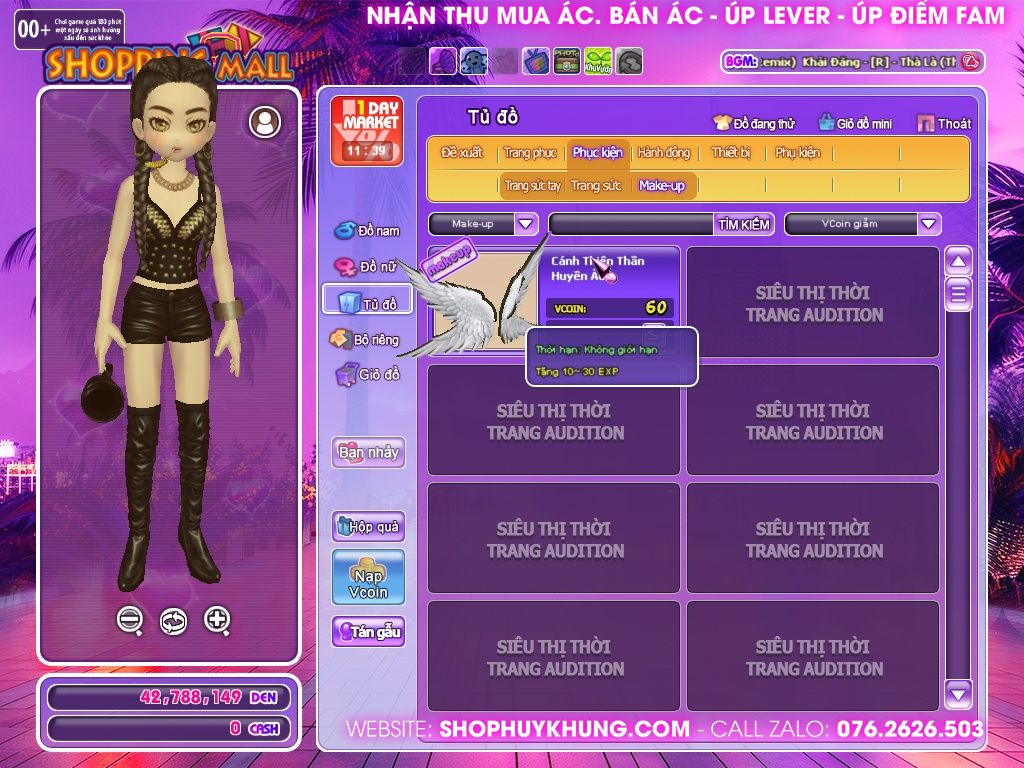This screenshot has height=768, width=1024.
Task: Switch to the Đồ nữ category
Action: (367, 267)
